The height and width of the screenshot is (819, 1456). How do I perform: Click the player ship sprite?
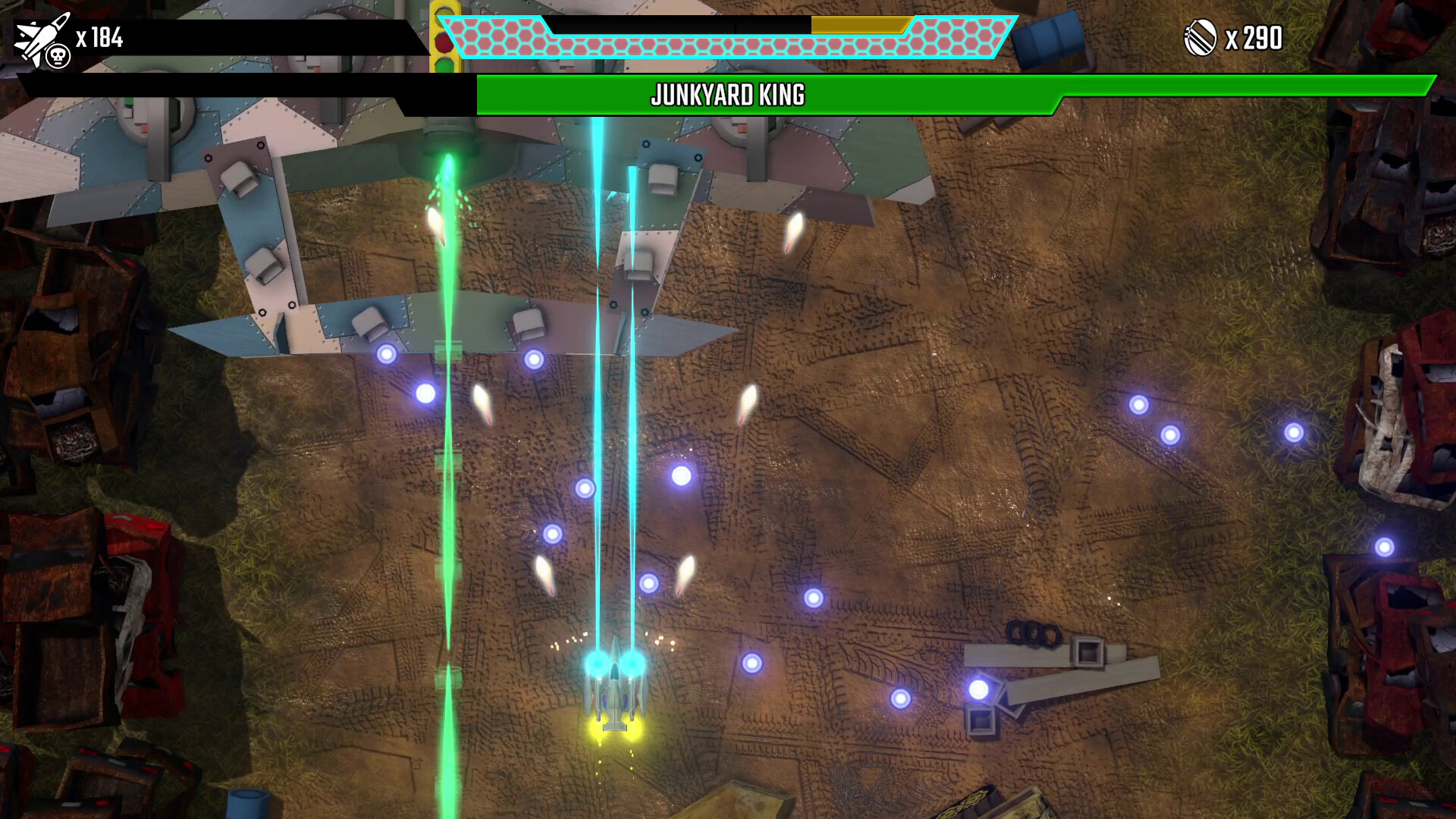614,698
